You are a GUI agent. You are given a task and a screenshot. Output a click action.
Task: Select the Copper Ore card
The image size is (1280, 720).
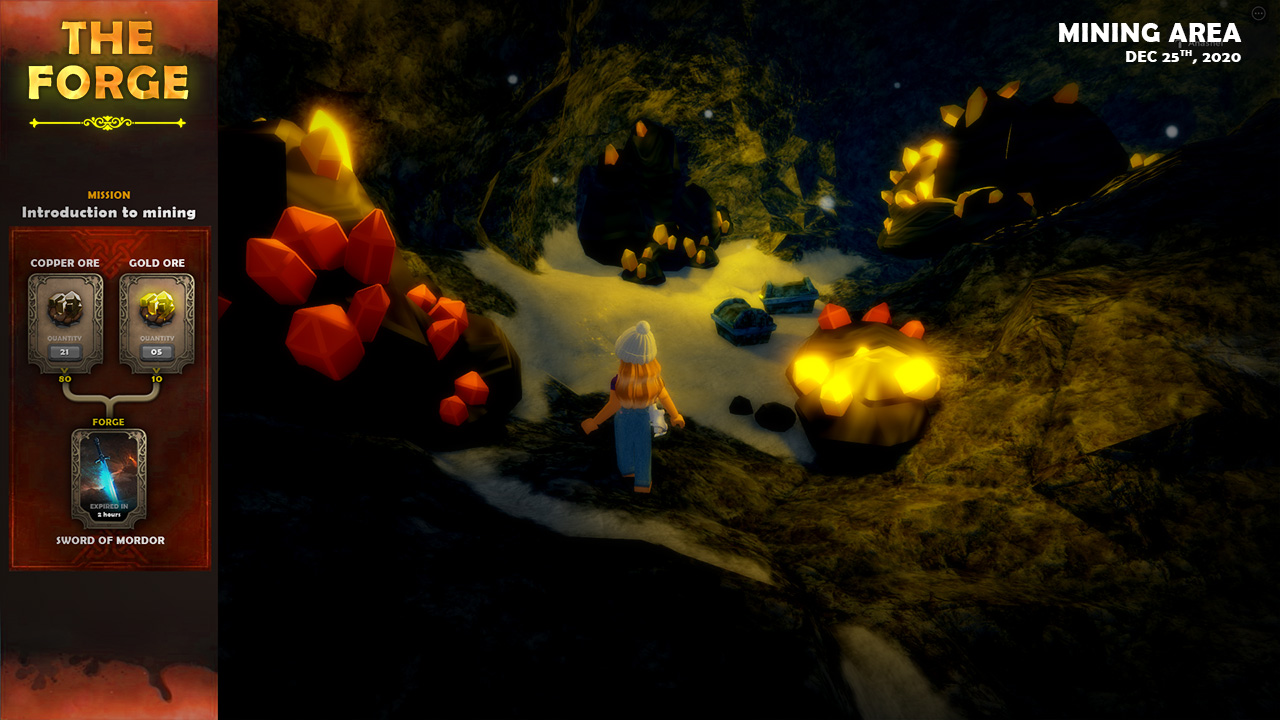point(65,322)
